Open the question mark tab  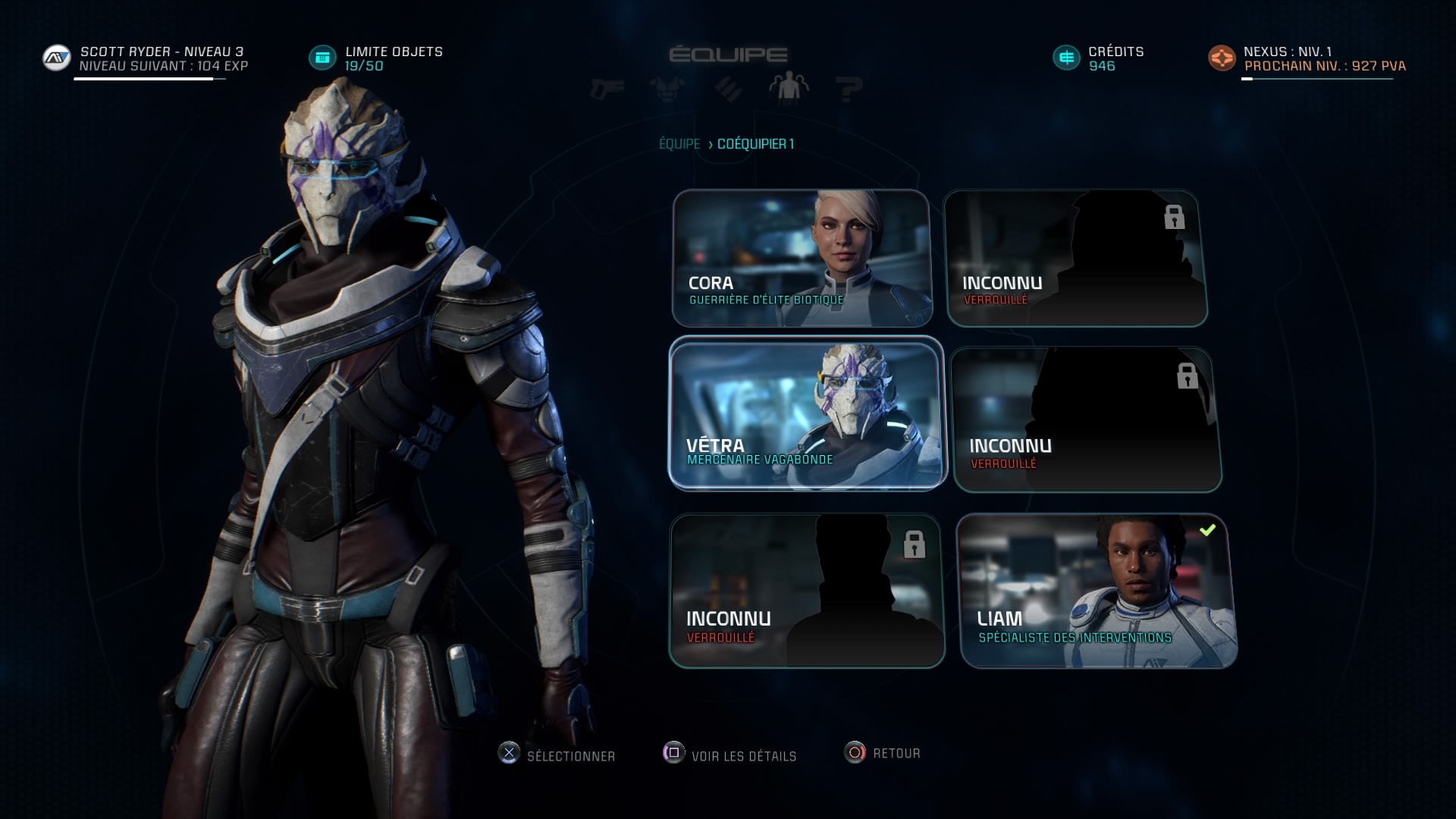pos(849,89)
